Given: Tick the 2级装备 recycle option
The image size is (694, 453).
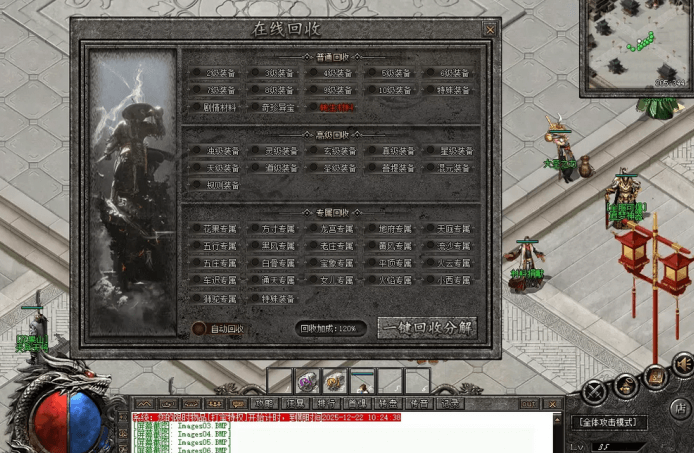Looking at the screenshot, I should [198, 73].
